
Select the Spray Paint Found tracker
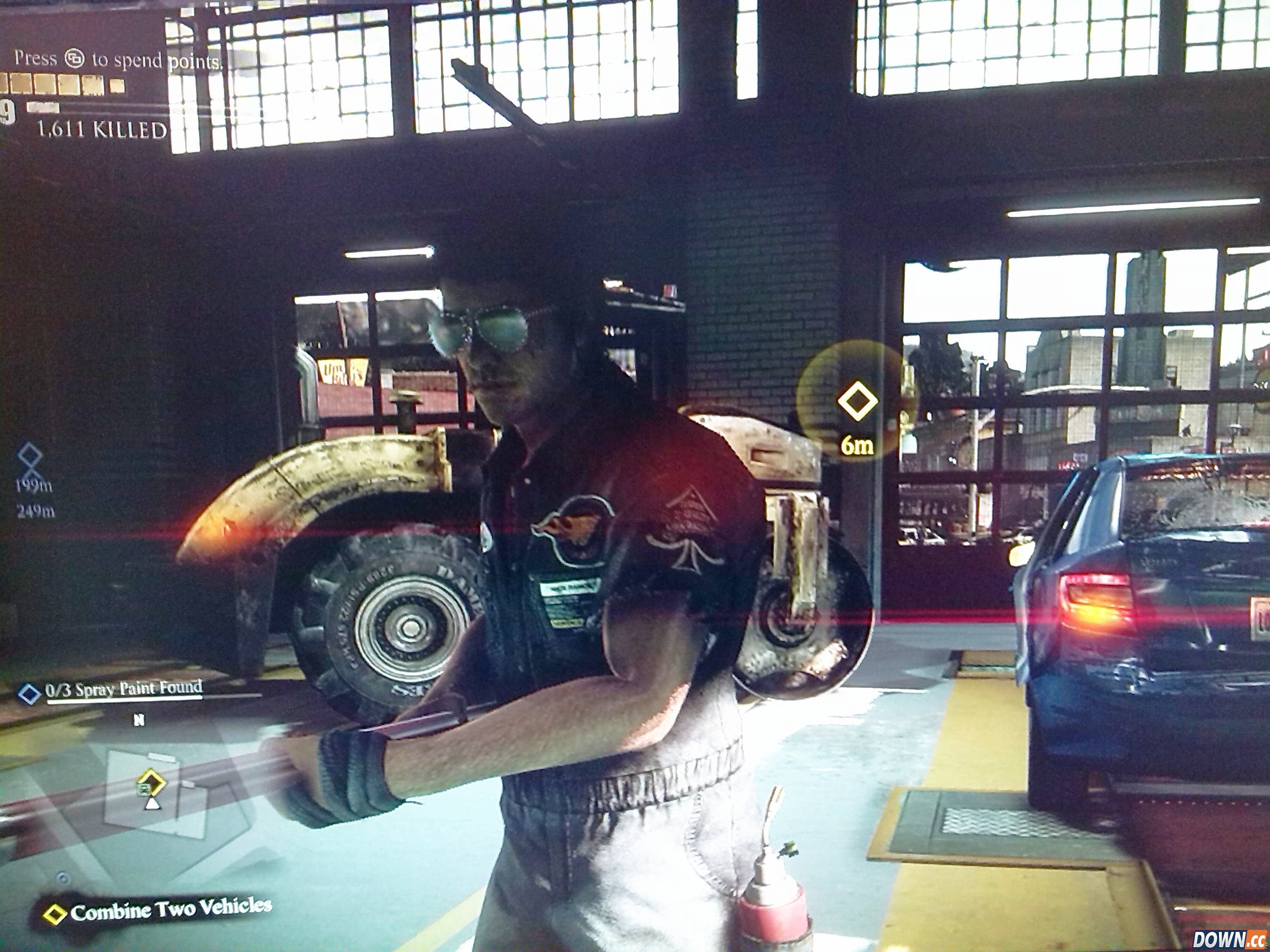click(123, 689)
